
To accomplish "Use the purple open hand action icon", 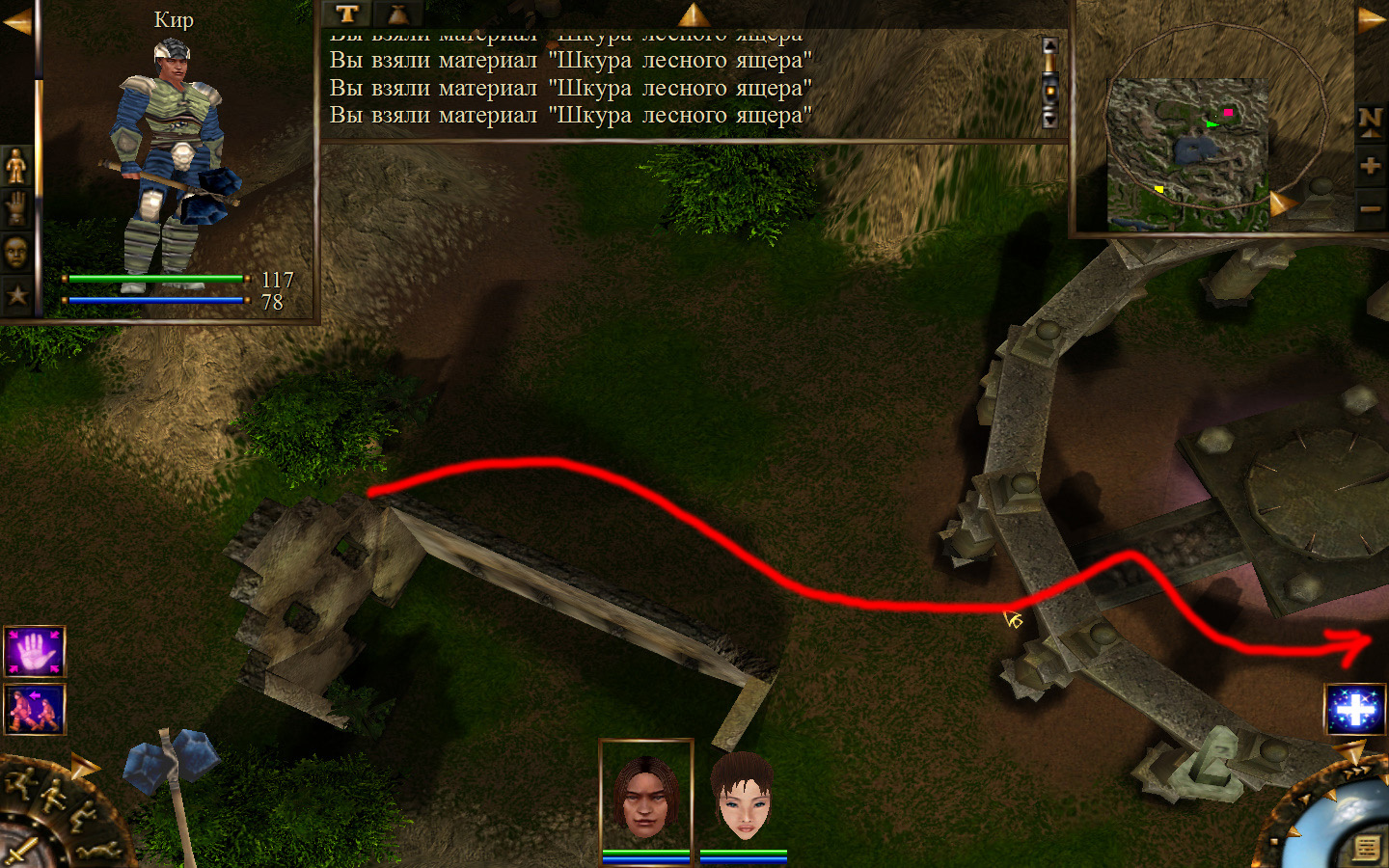I will point(35,652).
